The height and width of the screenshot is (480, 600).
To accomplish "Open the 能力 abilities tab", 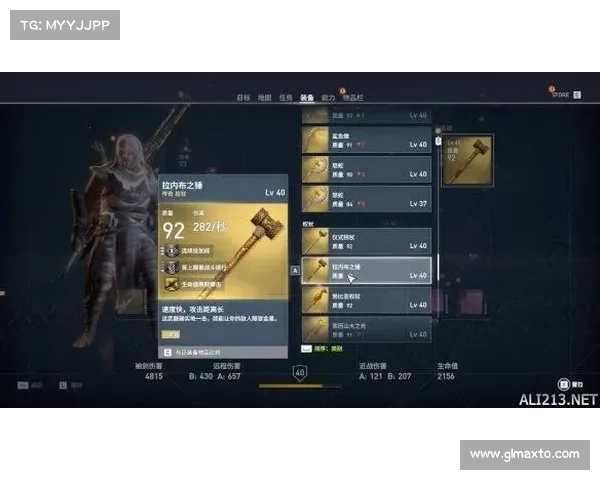I will tap(328, 97).
